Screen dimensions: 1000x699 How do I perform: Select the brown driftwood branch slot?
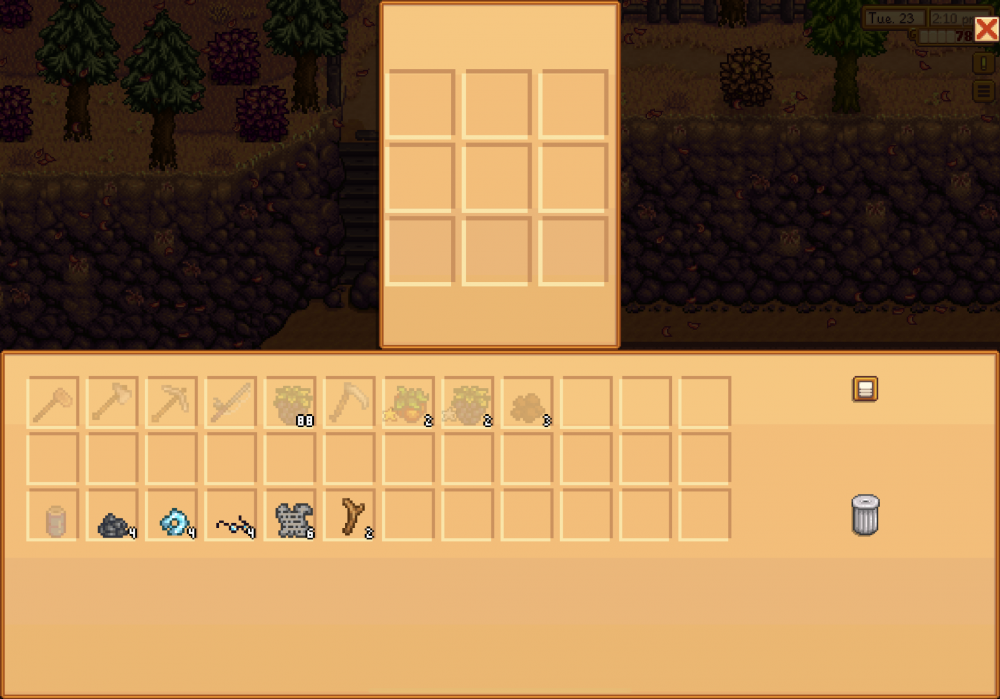[x=350, y=516]
